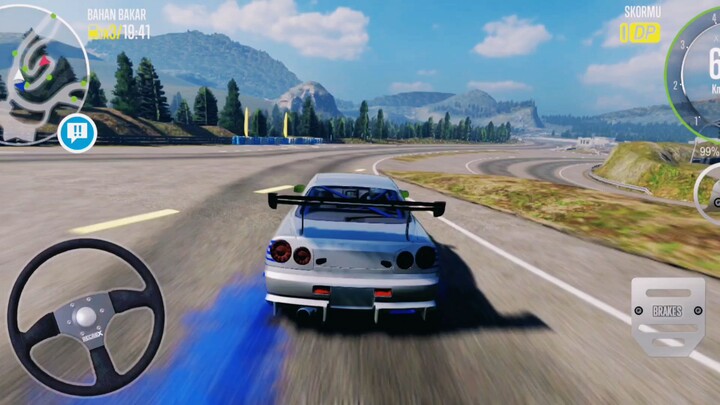This screenshot has width=720, height=405.
Task: Hit the Brakes pedal
Action: click(667, 314)
